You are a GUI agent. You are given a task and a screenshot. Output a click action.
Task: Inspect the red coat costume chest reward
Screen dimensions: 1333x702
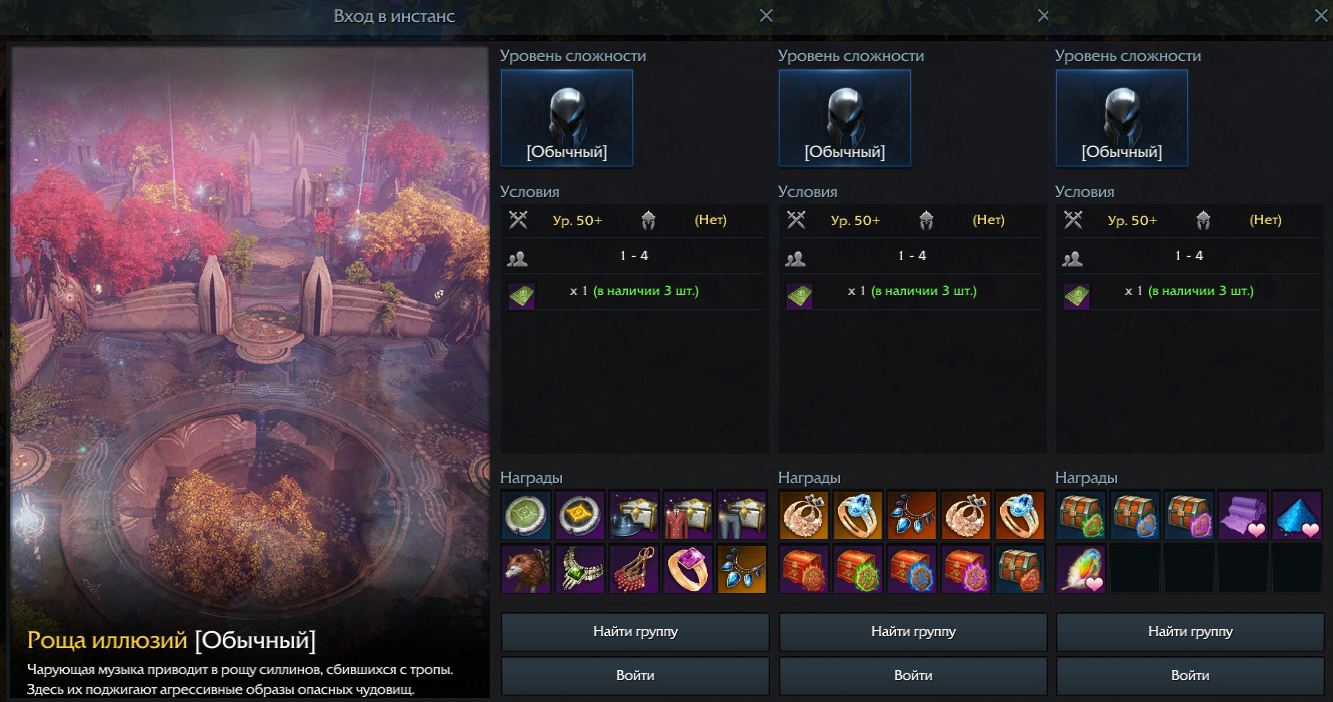click(x=688, y=515)
